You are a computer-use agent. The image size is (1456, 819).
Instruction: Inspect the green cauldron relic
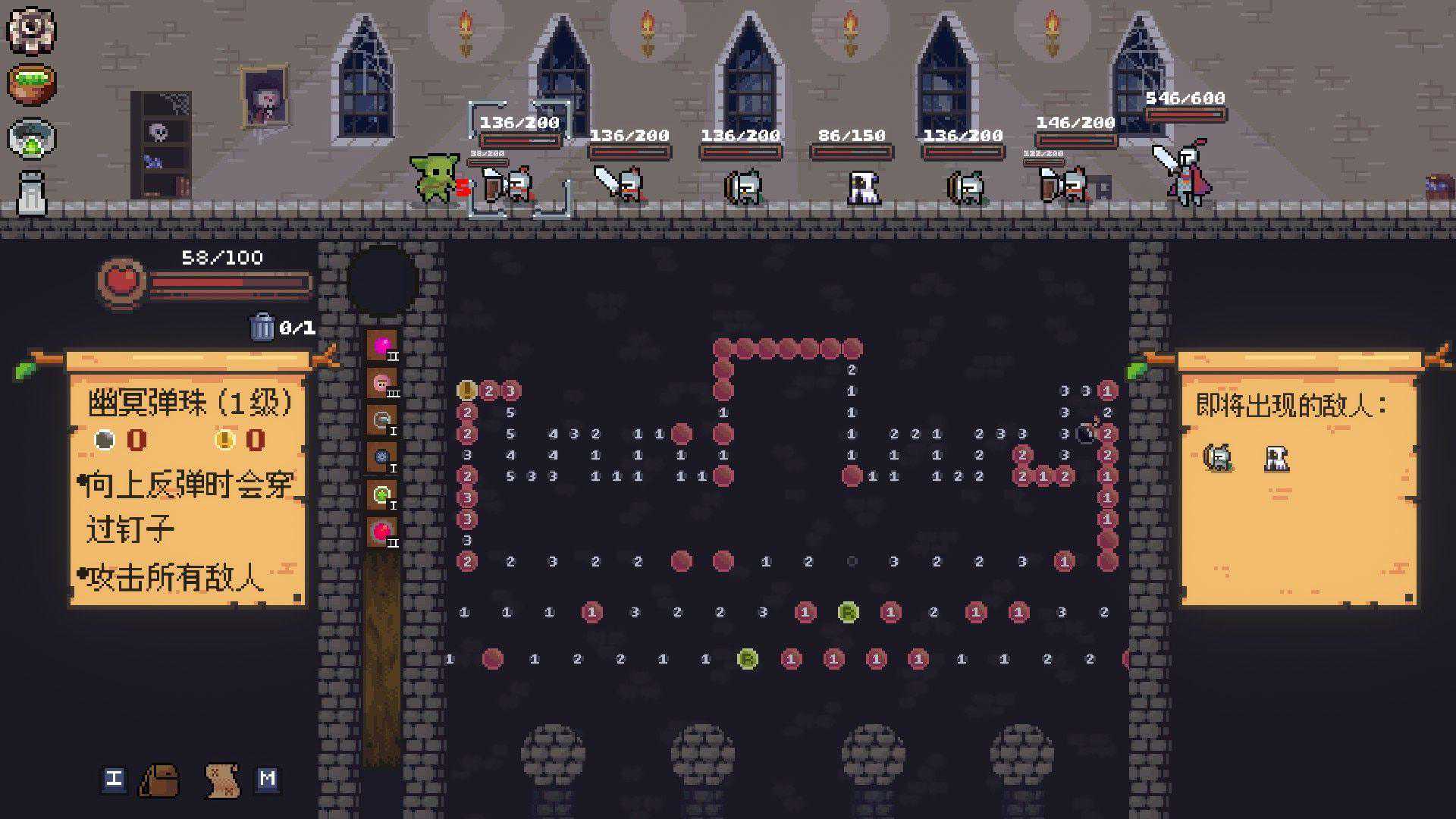point(31,83)
